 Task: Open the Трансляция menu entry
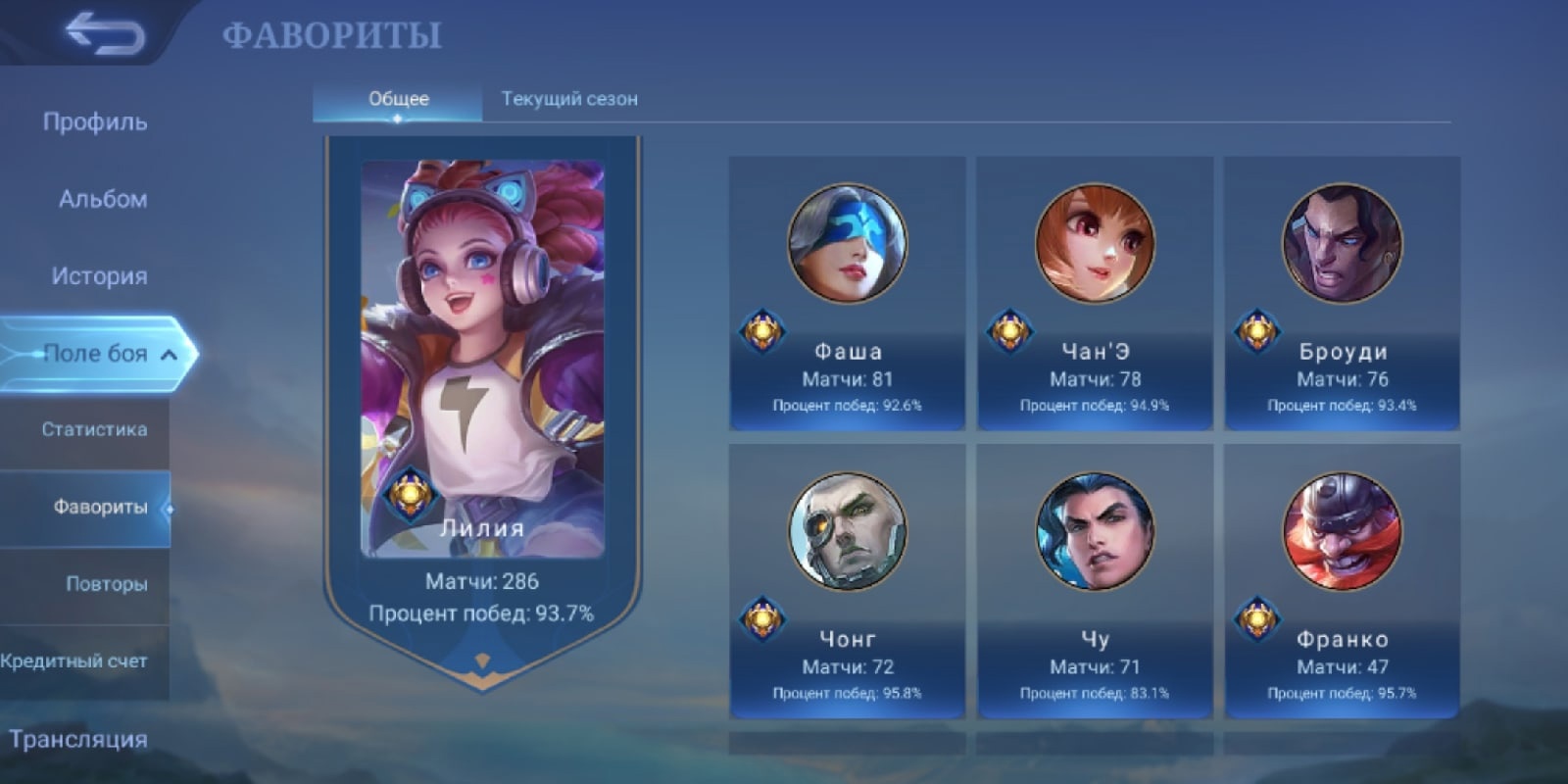(78, 739)
